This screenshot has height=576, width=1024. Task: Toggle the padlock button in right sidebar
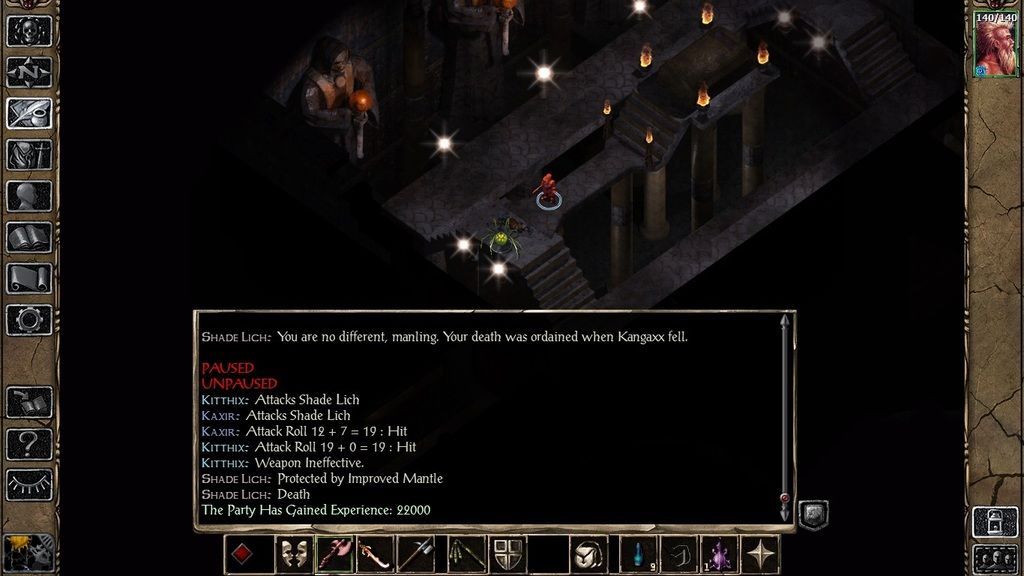point(995,521)
